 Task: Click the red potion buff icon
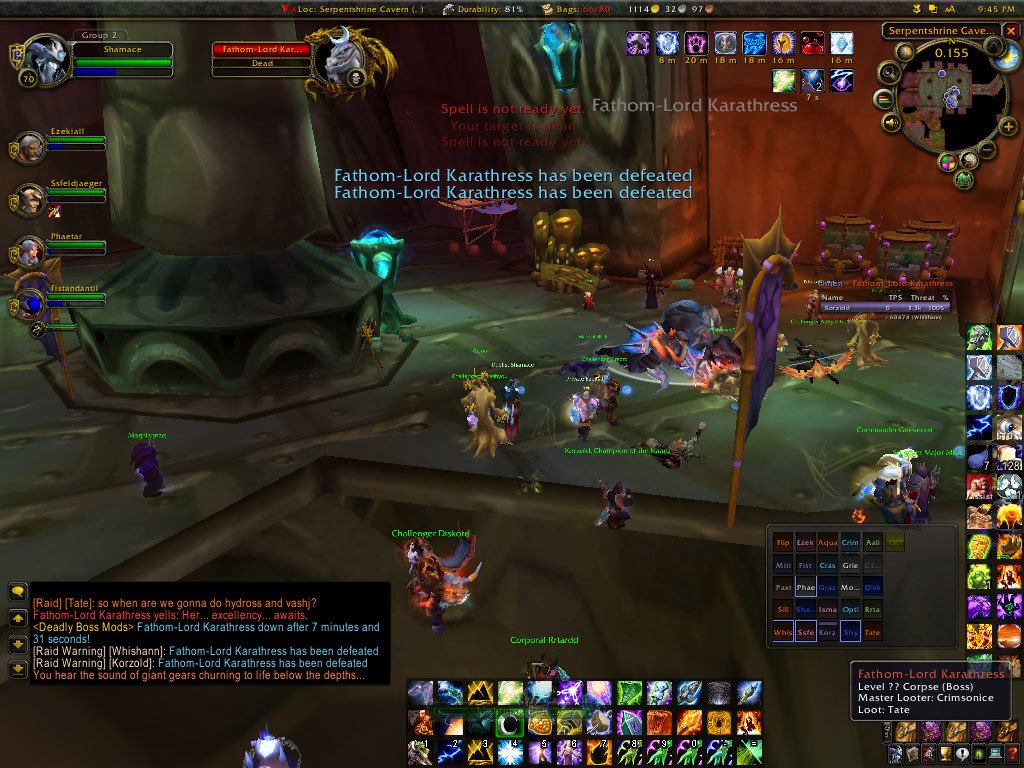tap(811, 43)
